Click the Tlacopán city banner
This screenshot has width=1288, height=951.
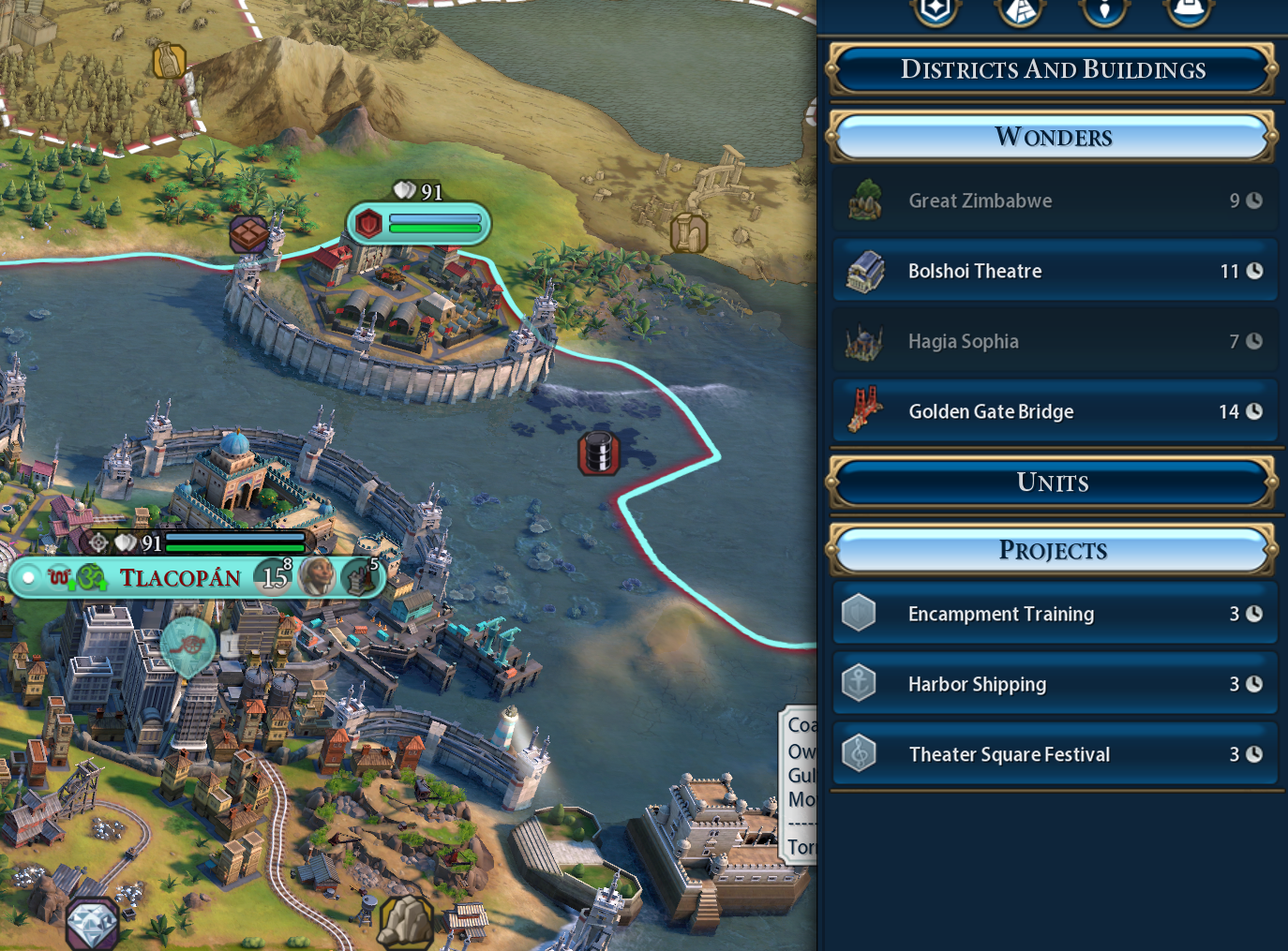pos(180,577)
